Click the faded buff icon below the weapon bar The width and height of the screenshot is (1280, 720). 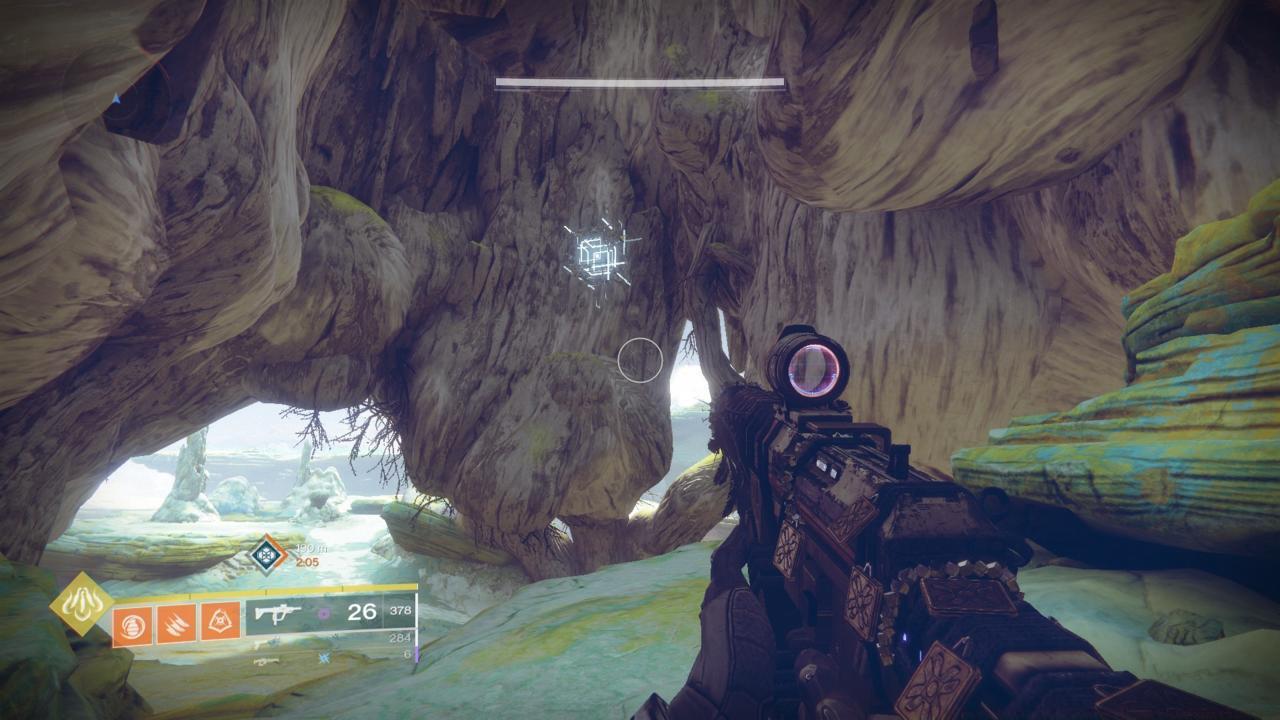266,662
